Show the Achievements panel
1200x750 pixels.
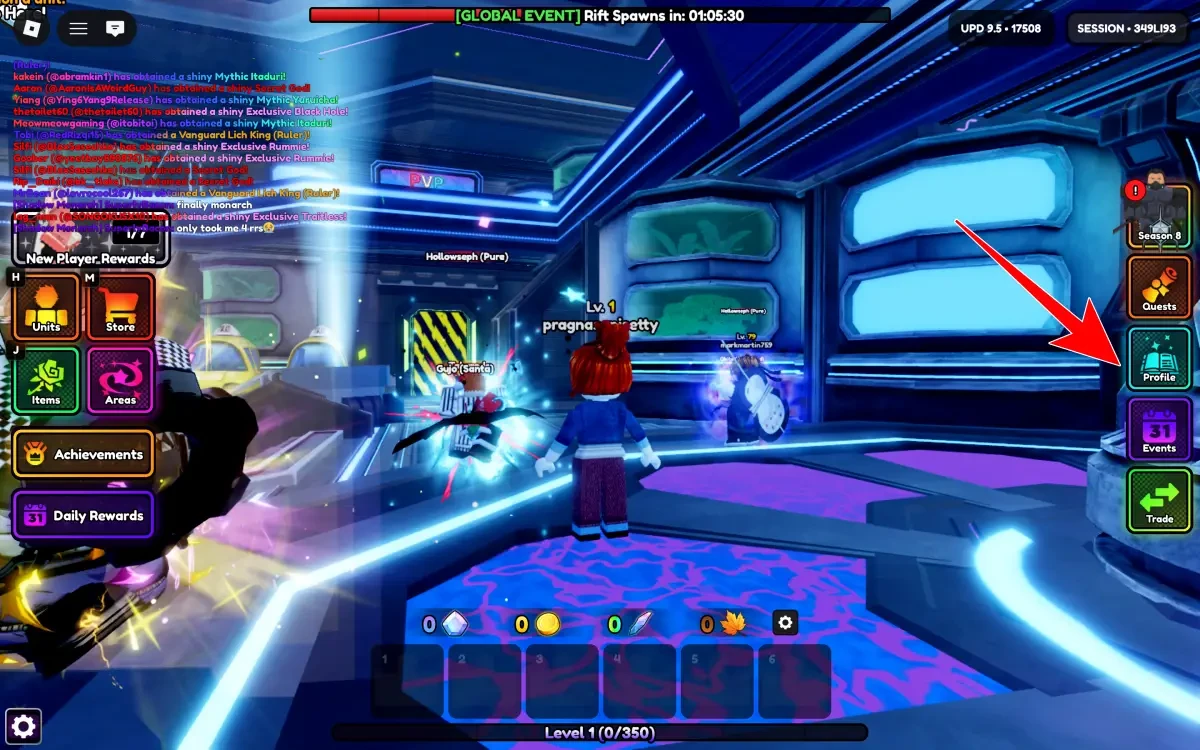(83, 454)
